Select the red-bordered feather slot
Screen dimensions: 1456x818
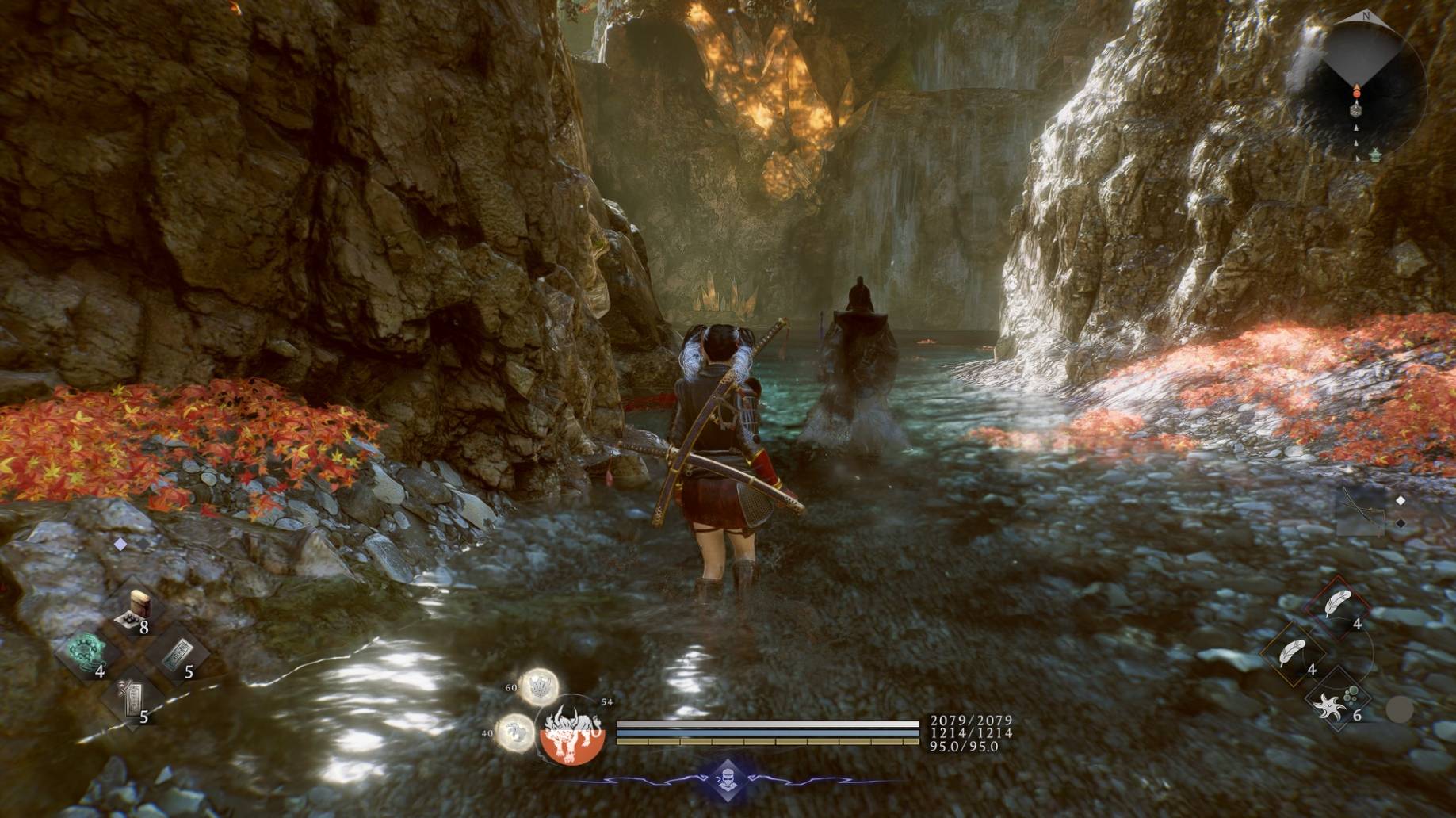[x=1339, y=607]
